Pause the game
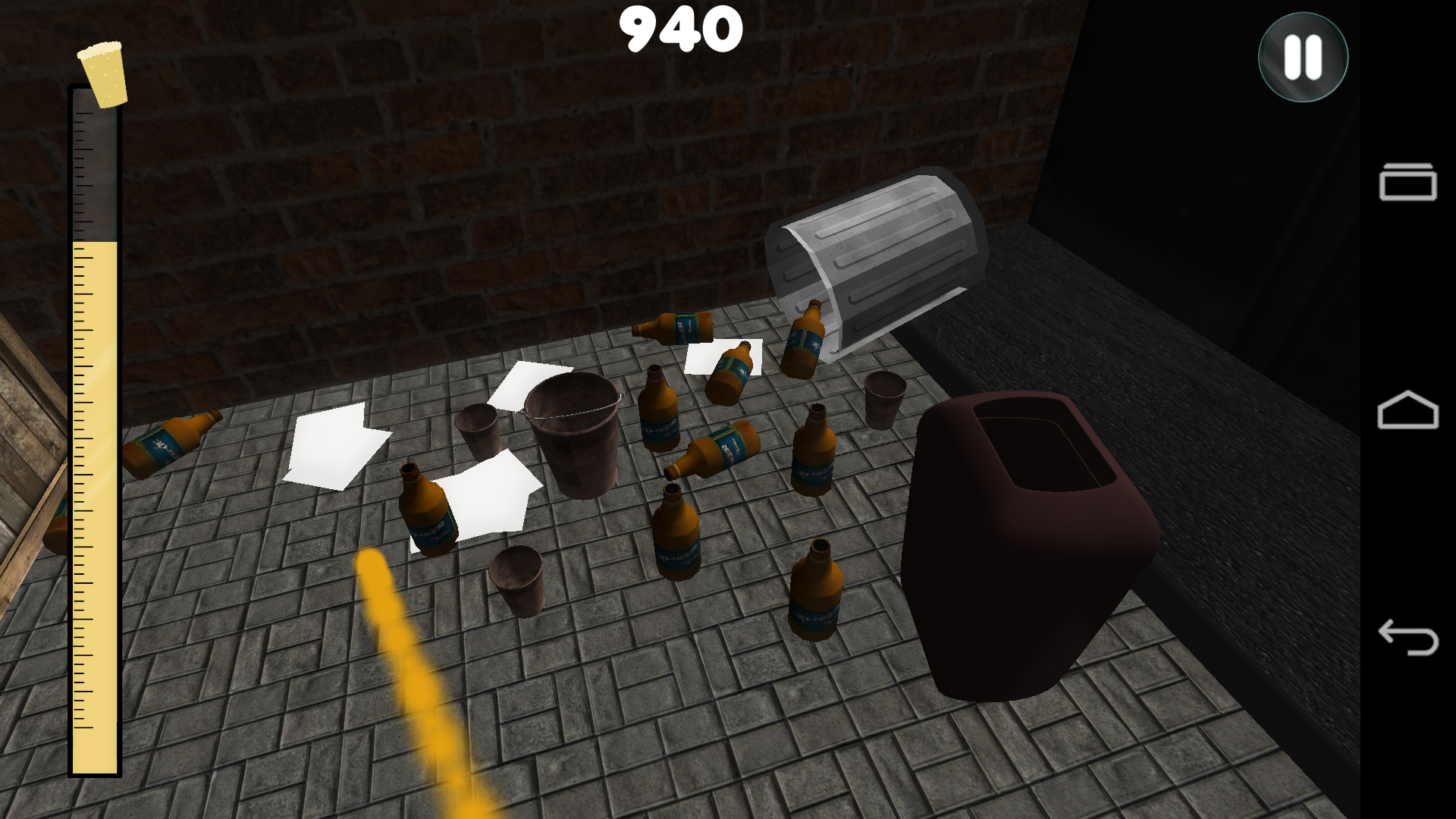Image resolution: width=1456 pixels, height=819 pixels. 1301,58
